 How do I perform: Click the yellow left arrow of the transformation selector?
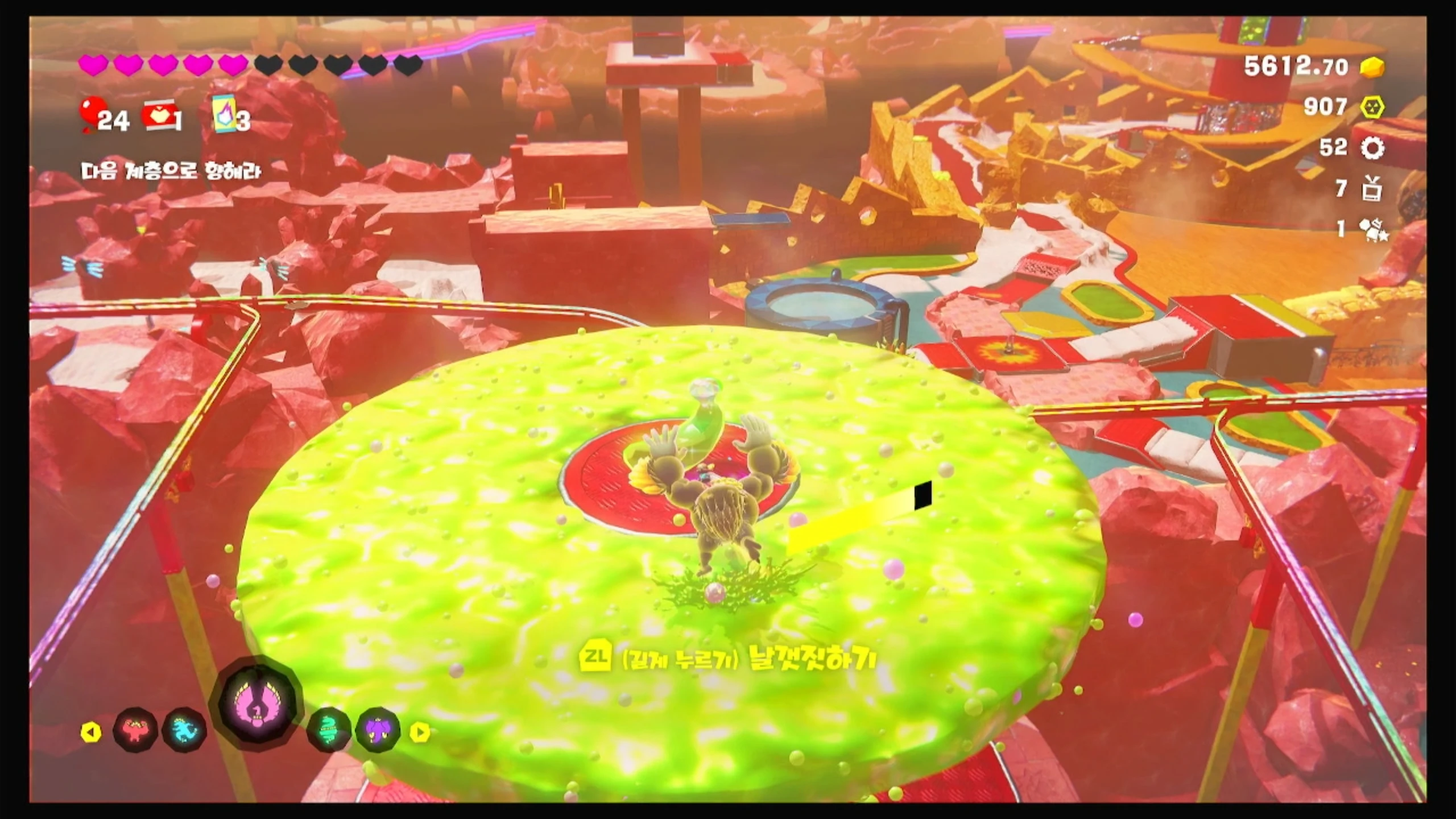point(91,732)
